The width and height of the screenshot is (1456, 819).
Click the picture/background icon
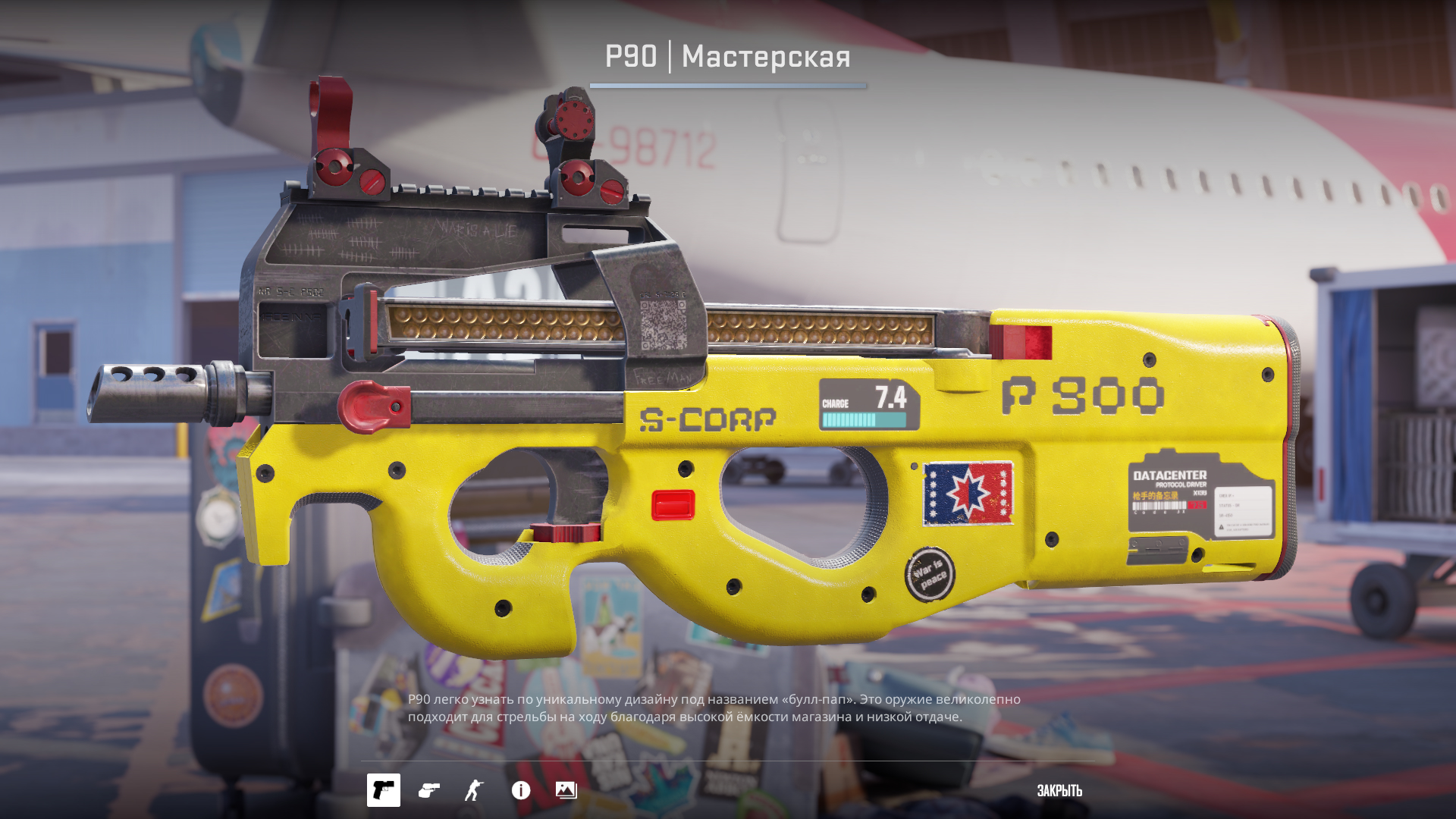[566, 790]
